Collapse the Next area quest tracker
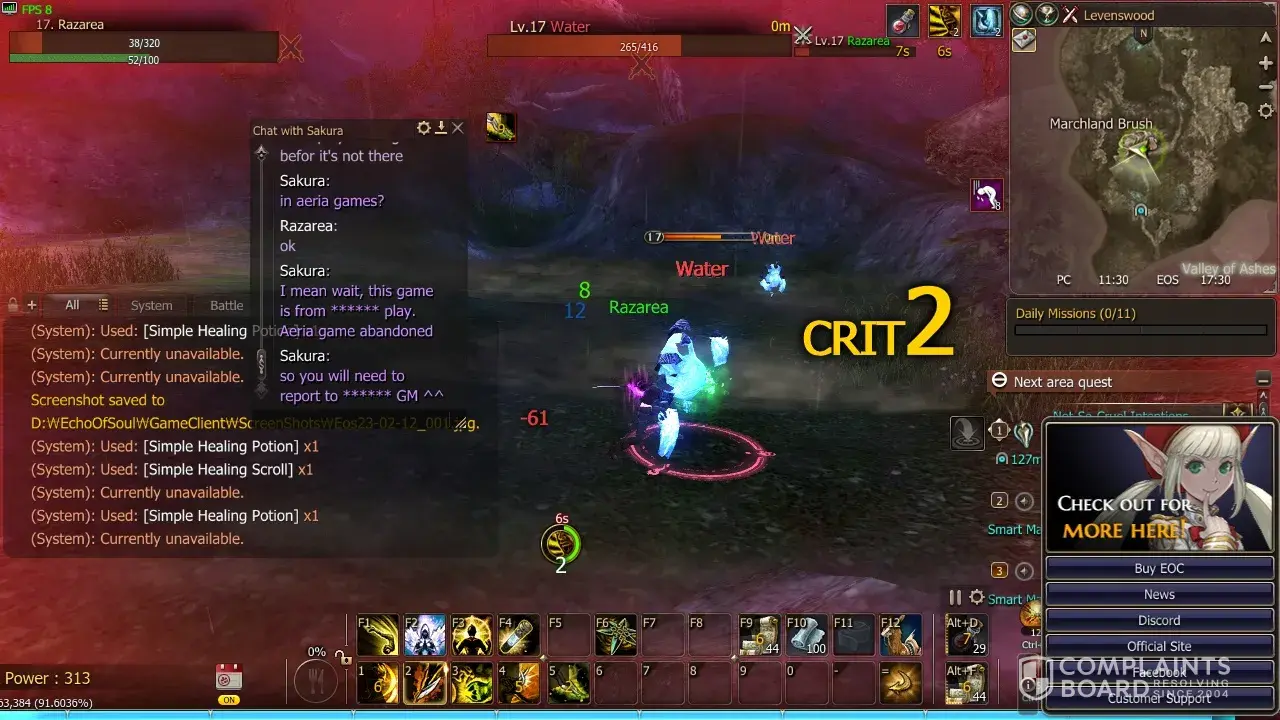Image resolution: width=1280 pixels, height=720 pixels. pyautogui.click(x=1263, y=381)
